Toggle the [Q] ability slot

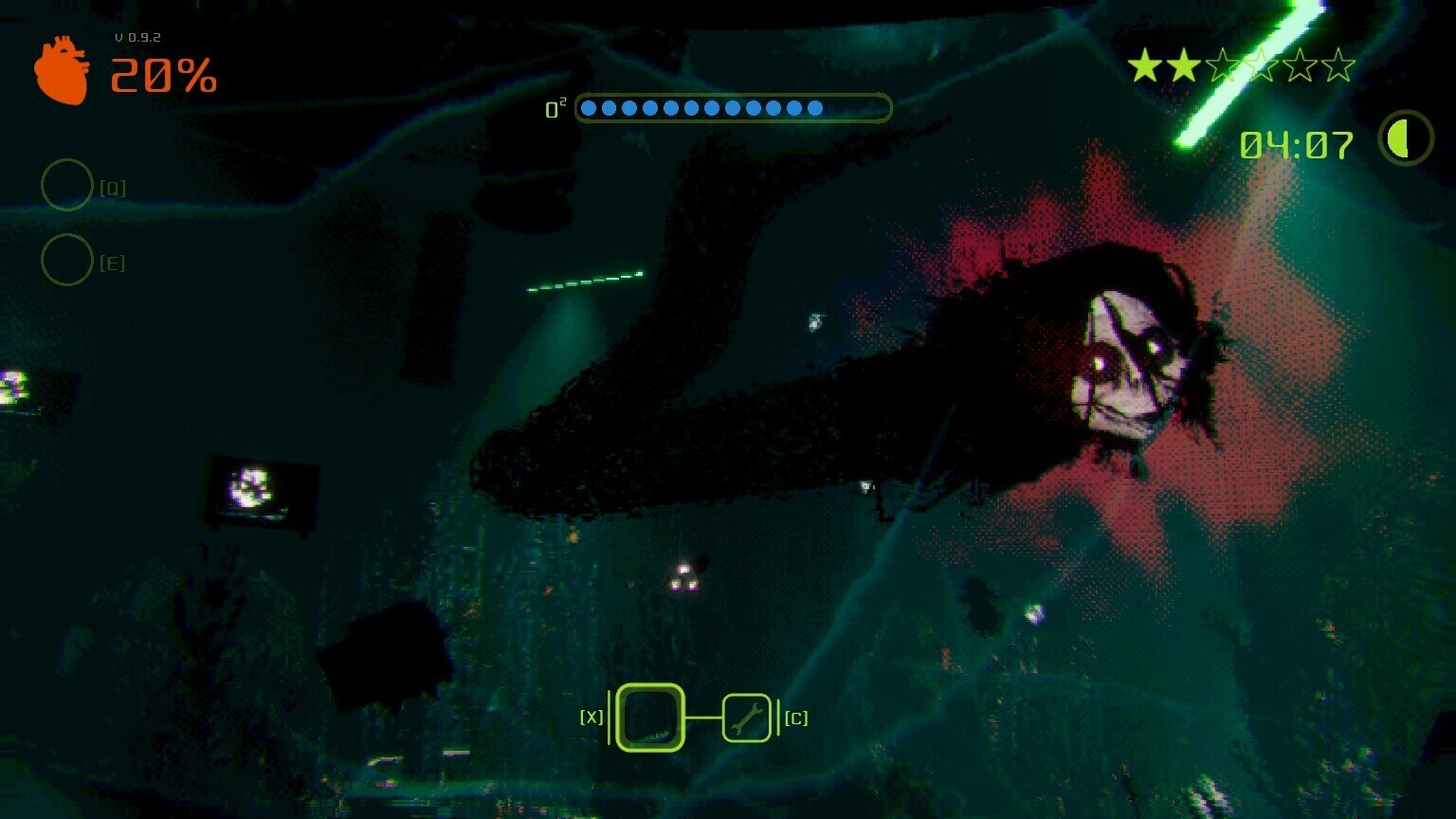pos(68,185)
